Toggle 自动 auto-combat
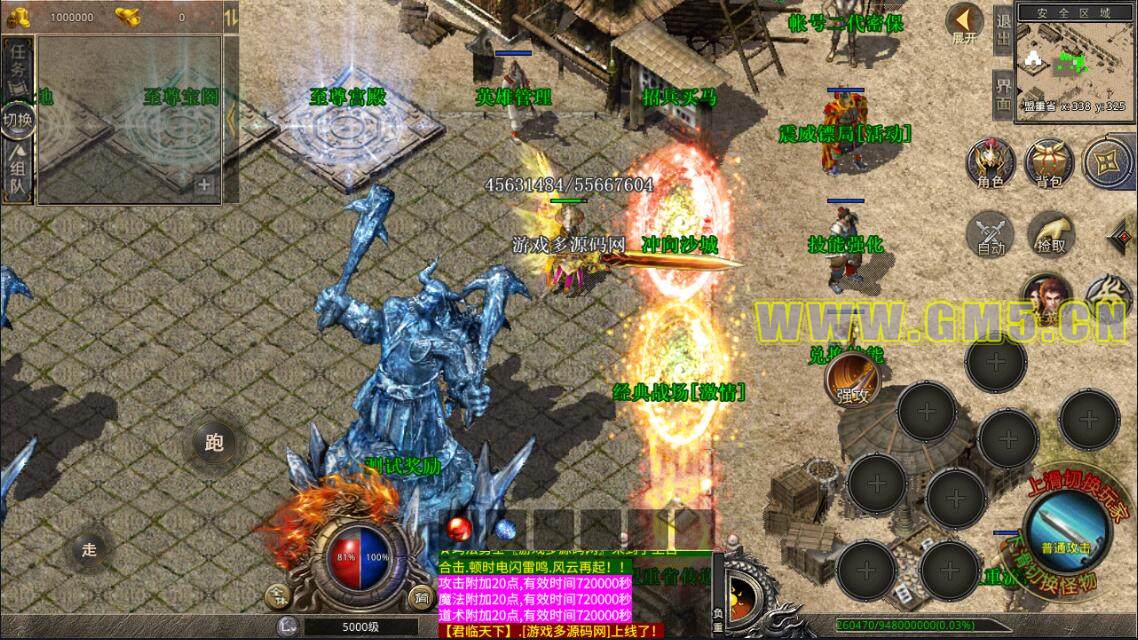 990,233
